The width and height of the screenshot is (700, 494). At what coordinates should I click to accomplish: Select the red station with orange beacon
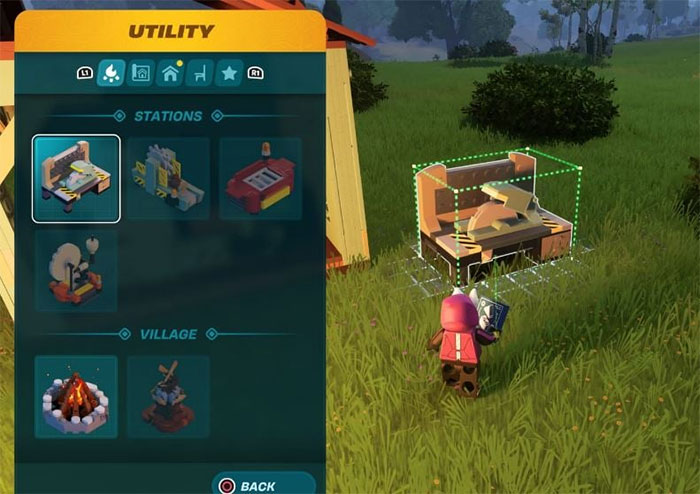pyautogui.click(x=260, y=178)
